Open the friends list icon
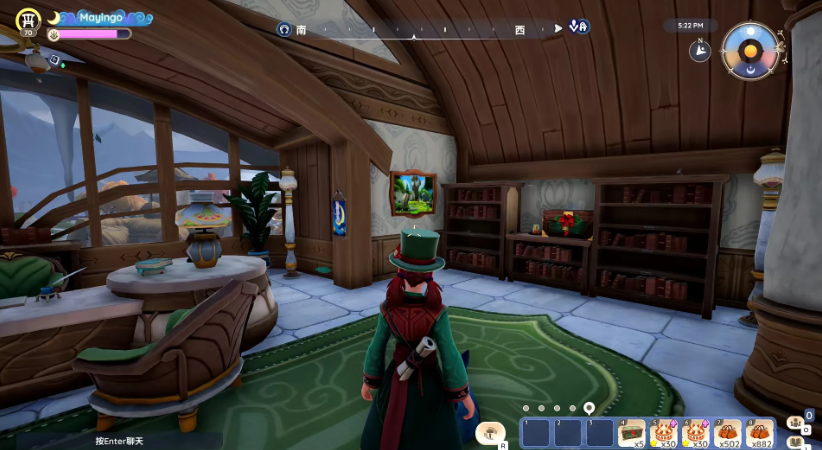 coord(798,420)
